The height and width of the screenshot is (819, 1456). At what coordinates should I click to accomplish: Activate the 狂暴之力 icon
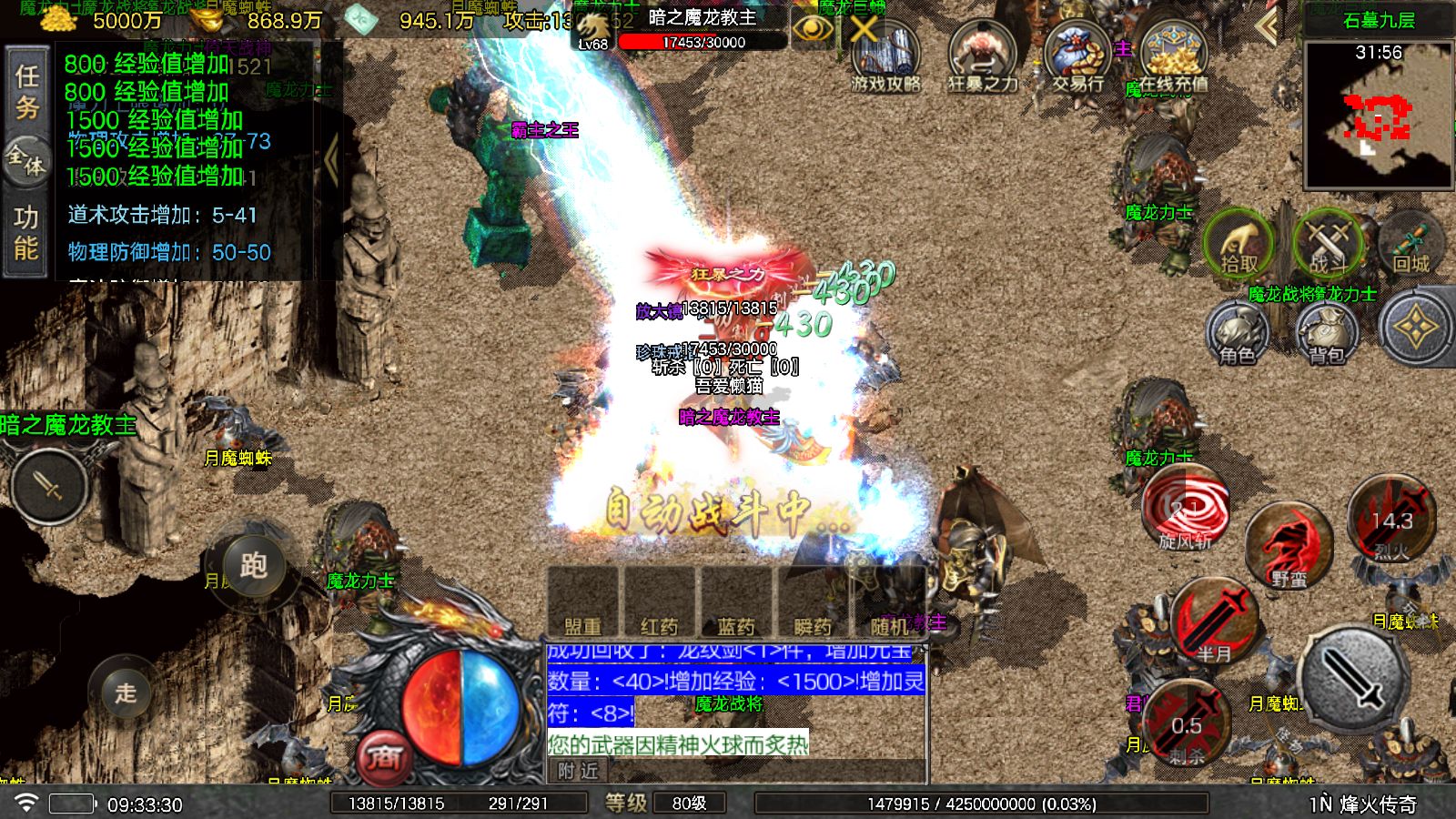(982, 57)
